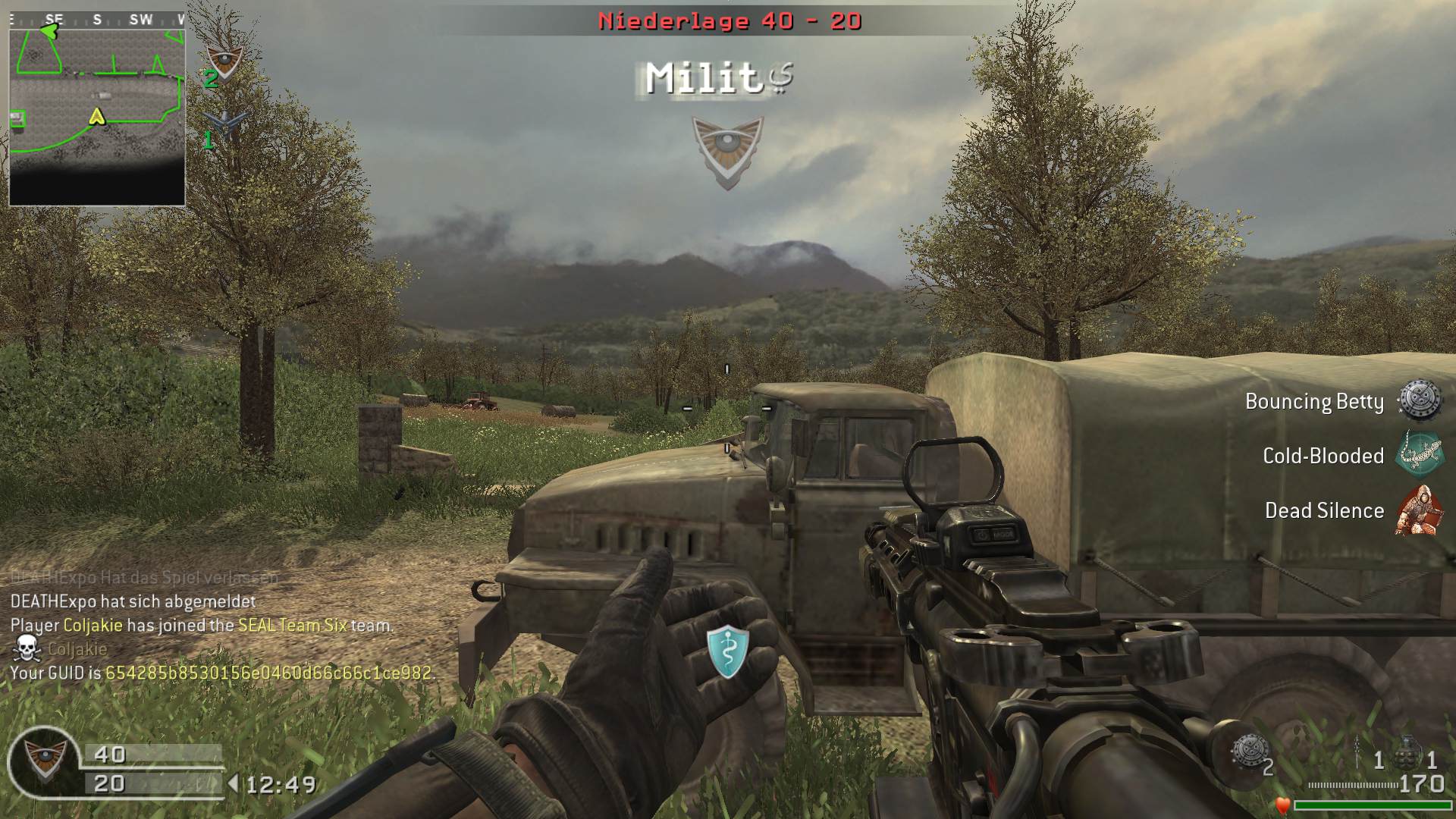
Task: Click the yellow player arrow on minimap
Action: tap(96, 117)
